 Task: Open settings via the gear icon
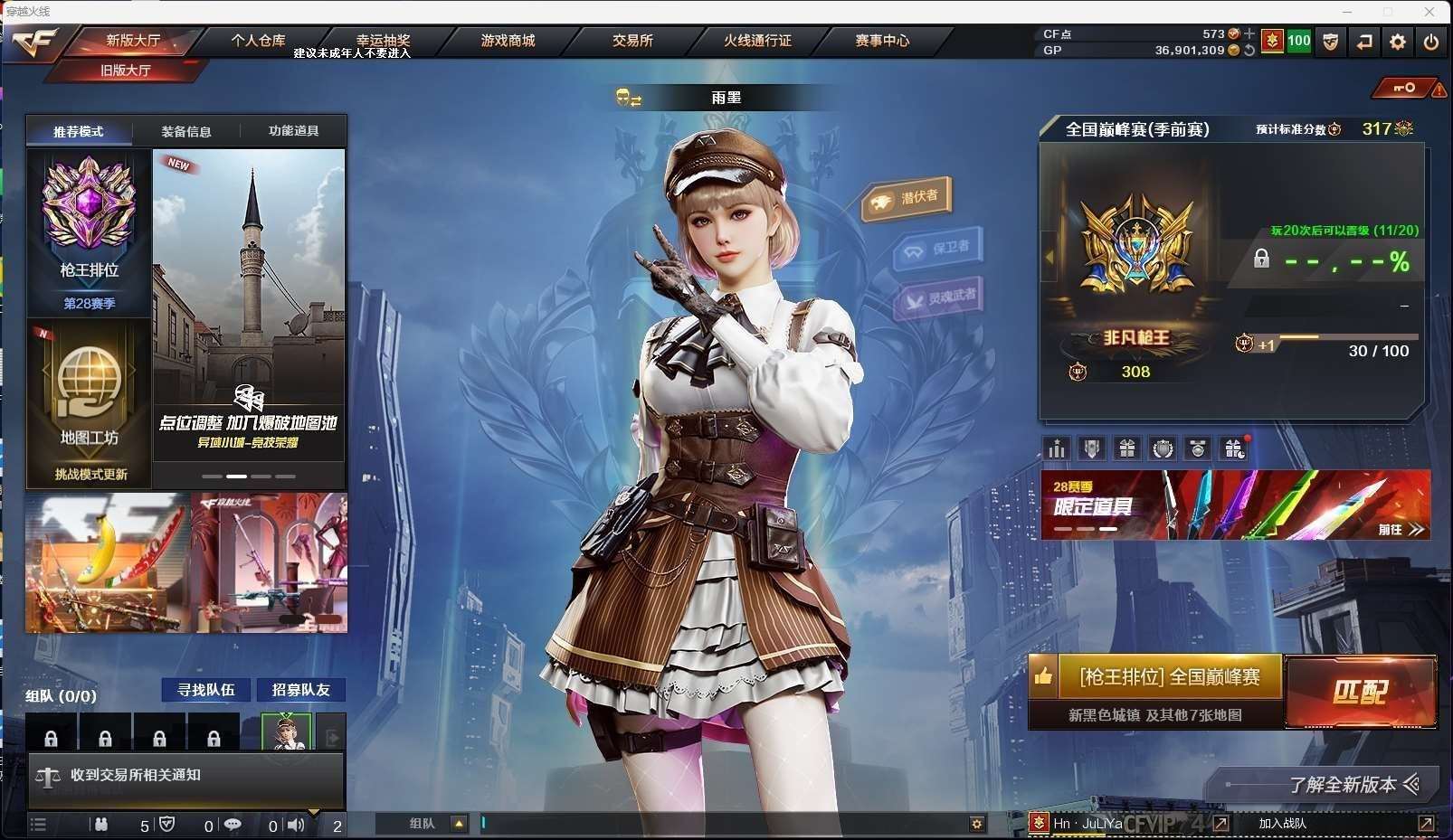tap(1398, 42)
